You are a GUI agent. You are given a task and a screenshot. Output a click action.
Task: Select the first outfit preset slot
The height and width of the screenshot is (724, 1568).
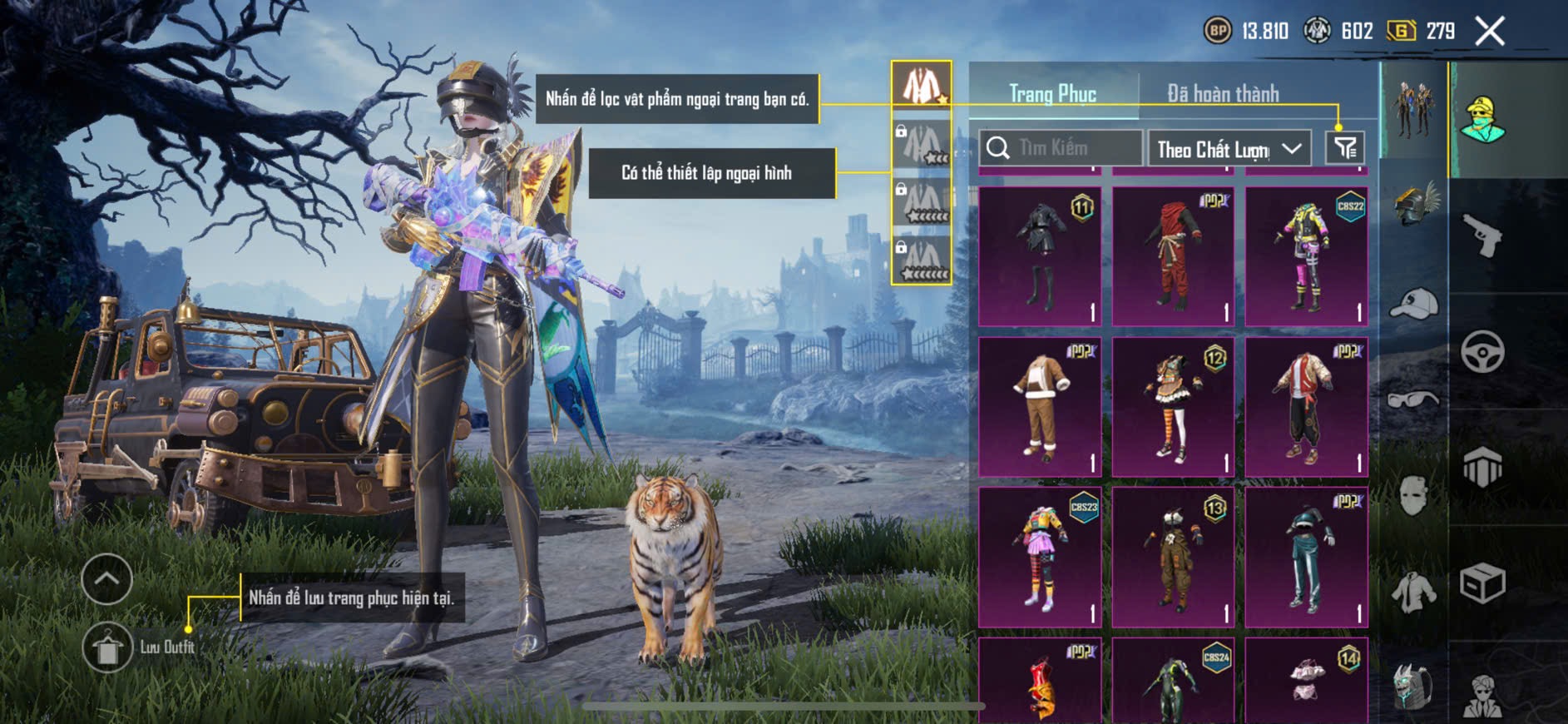tap(922, 86)
